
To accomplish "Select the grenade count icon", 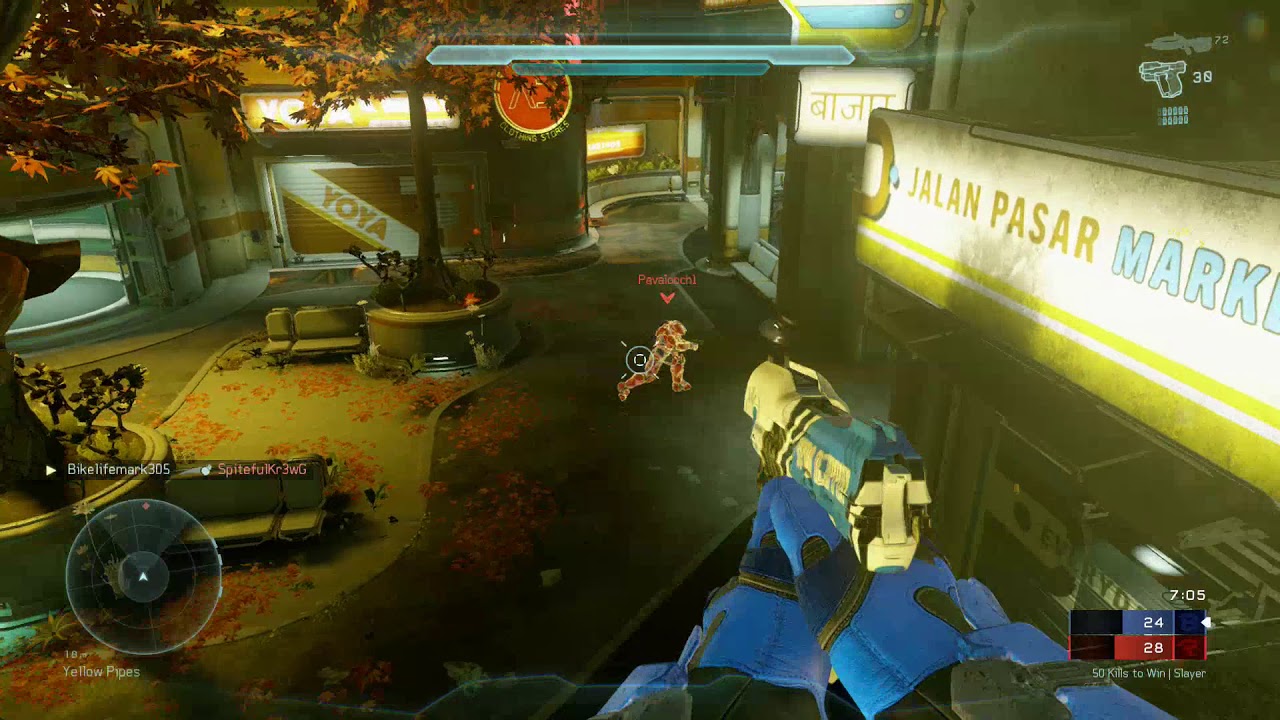I will click(1173, 115).
